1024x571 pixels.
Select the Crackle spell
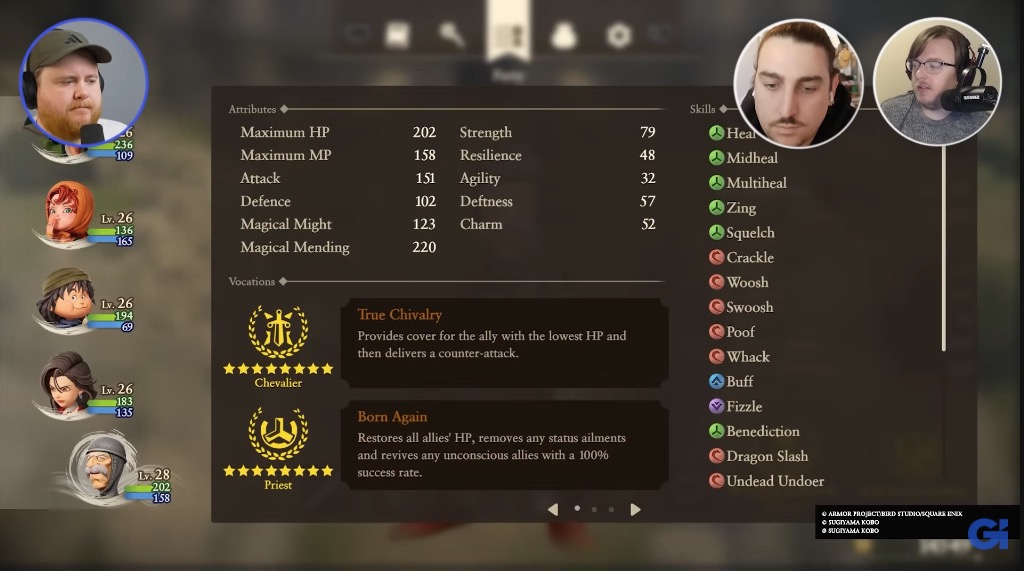click(749, 257)
